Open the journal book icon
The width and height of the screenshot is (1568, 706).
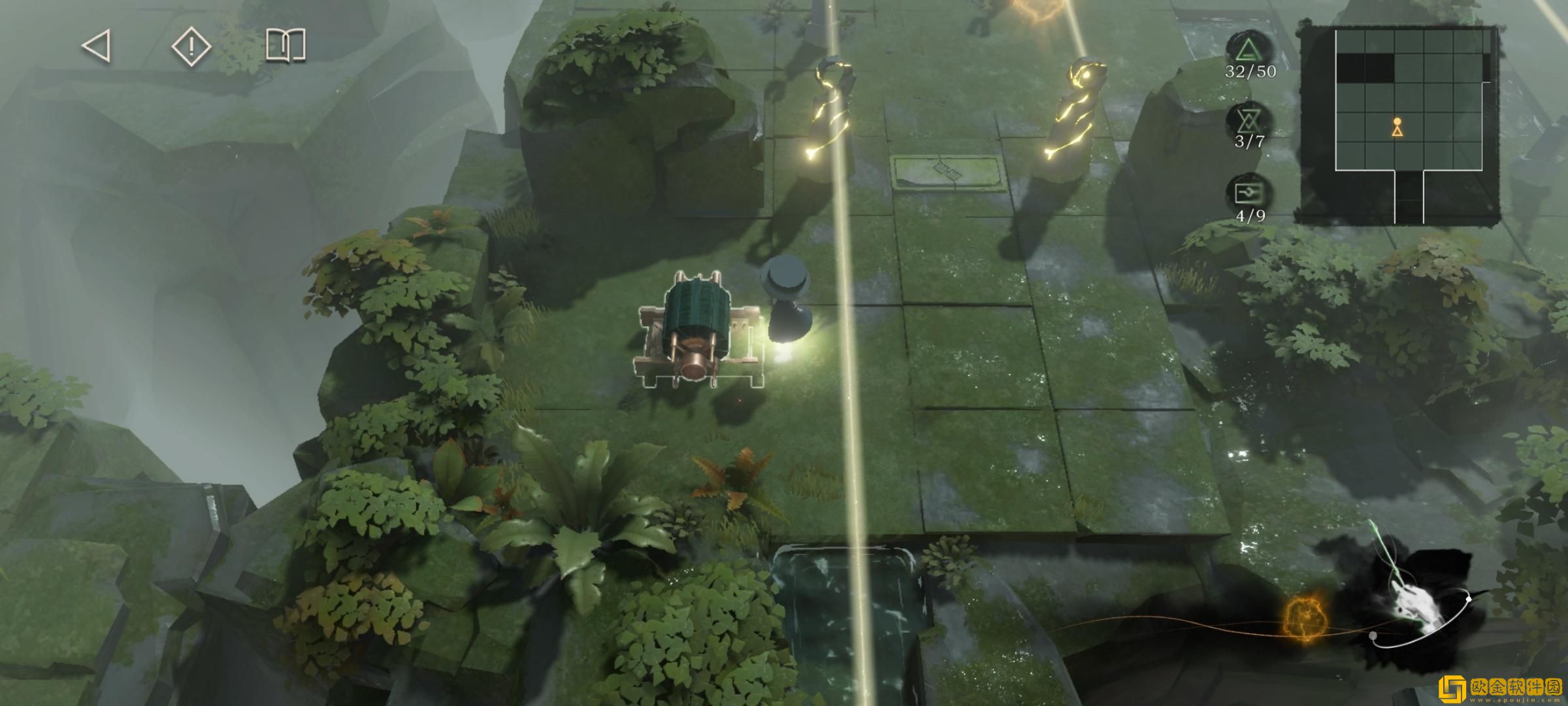(x=286, y=46)
